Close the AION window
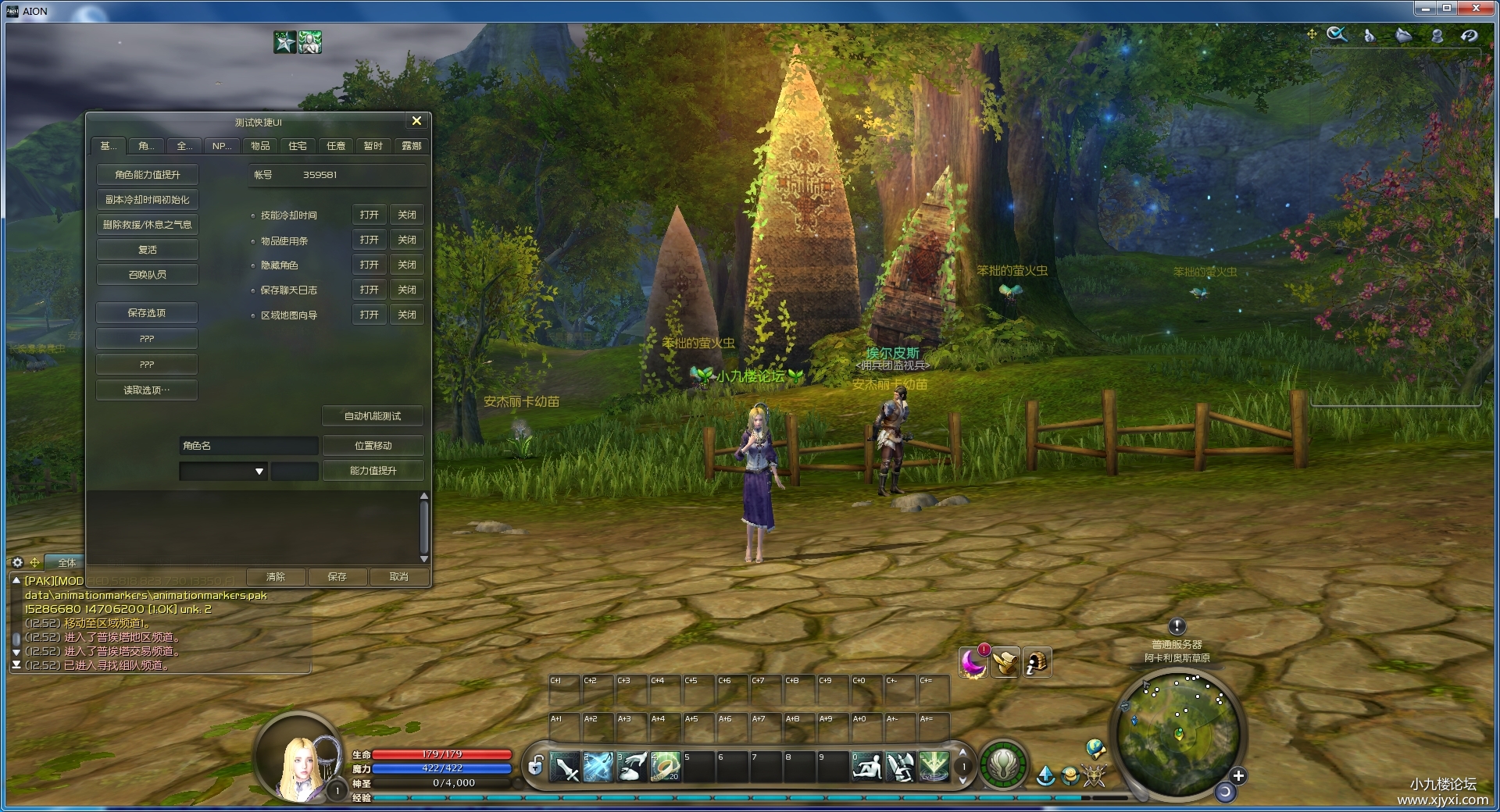1500x812 pixels. pos(1476,9)
